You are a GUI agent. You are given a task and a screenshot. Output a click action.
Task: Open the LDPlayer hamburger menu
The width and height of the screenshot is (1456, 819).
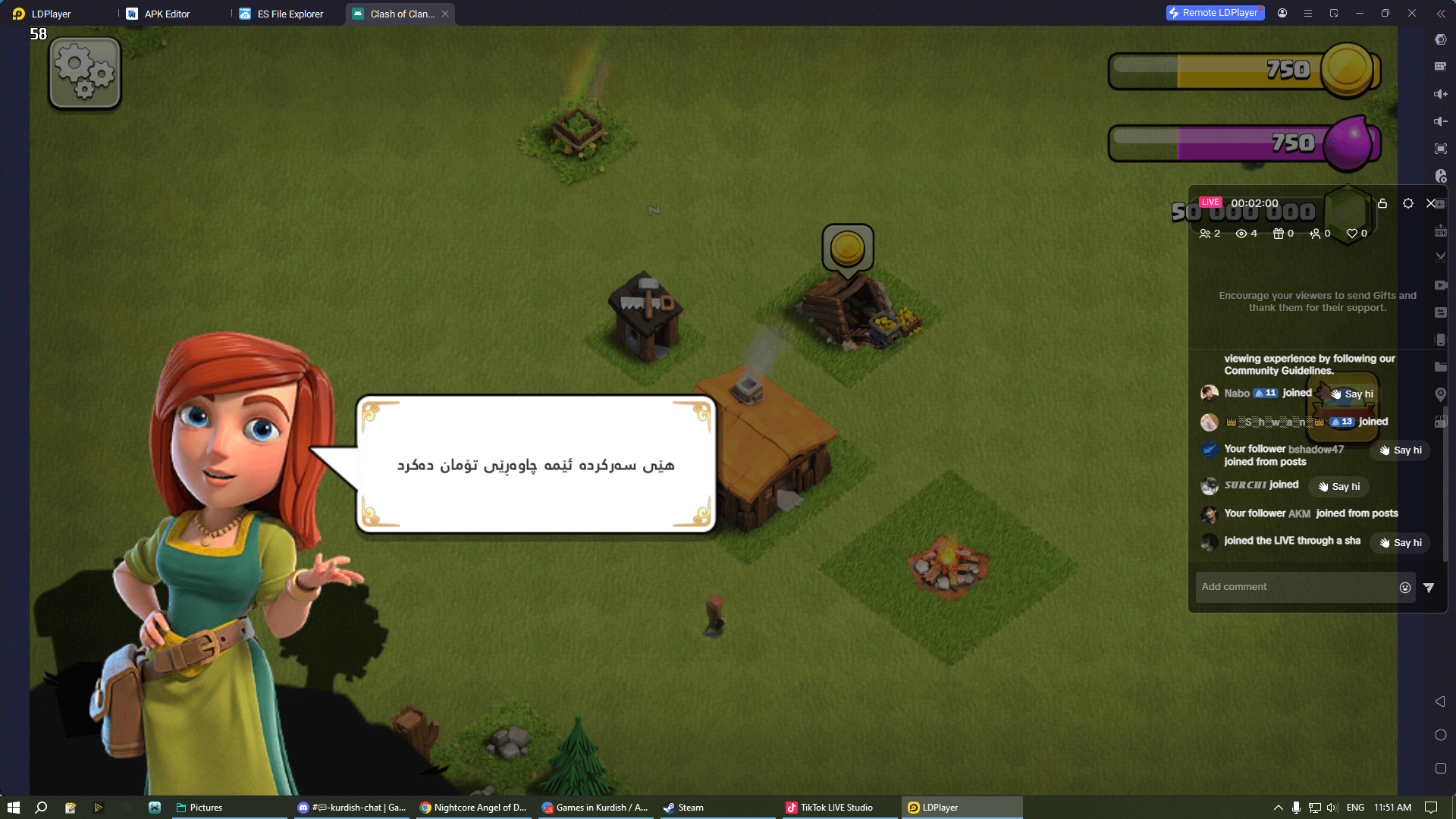coord(1308,13)
